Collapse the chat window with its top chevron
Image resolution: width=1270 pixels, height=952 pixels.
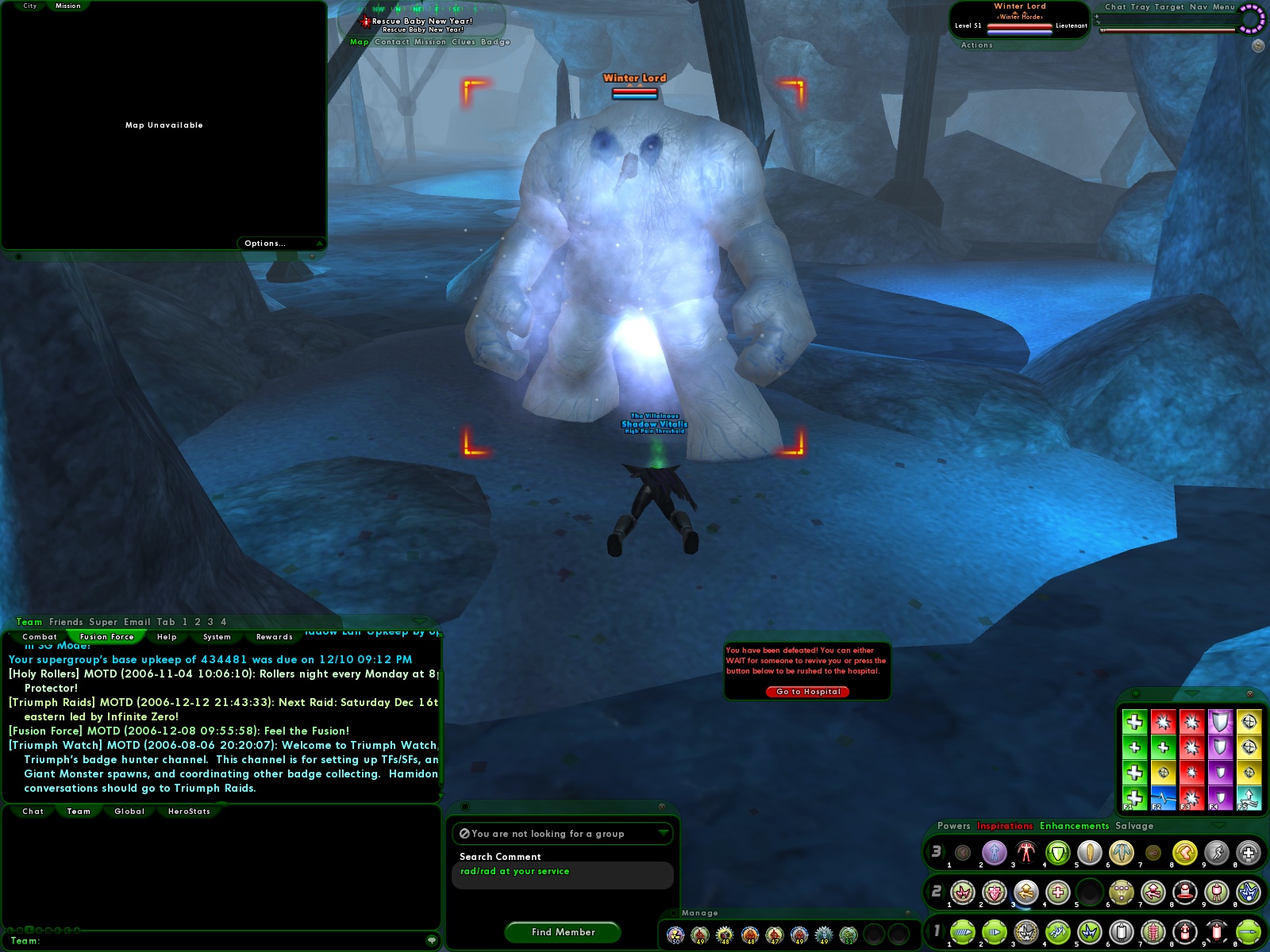pyautogui.click(x=418, y=621)
